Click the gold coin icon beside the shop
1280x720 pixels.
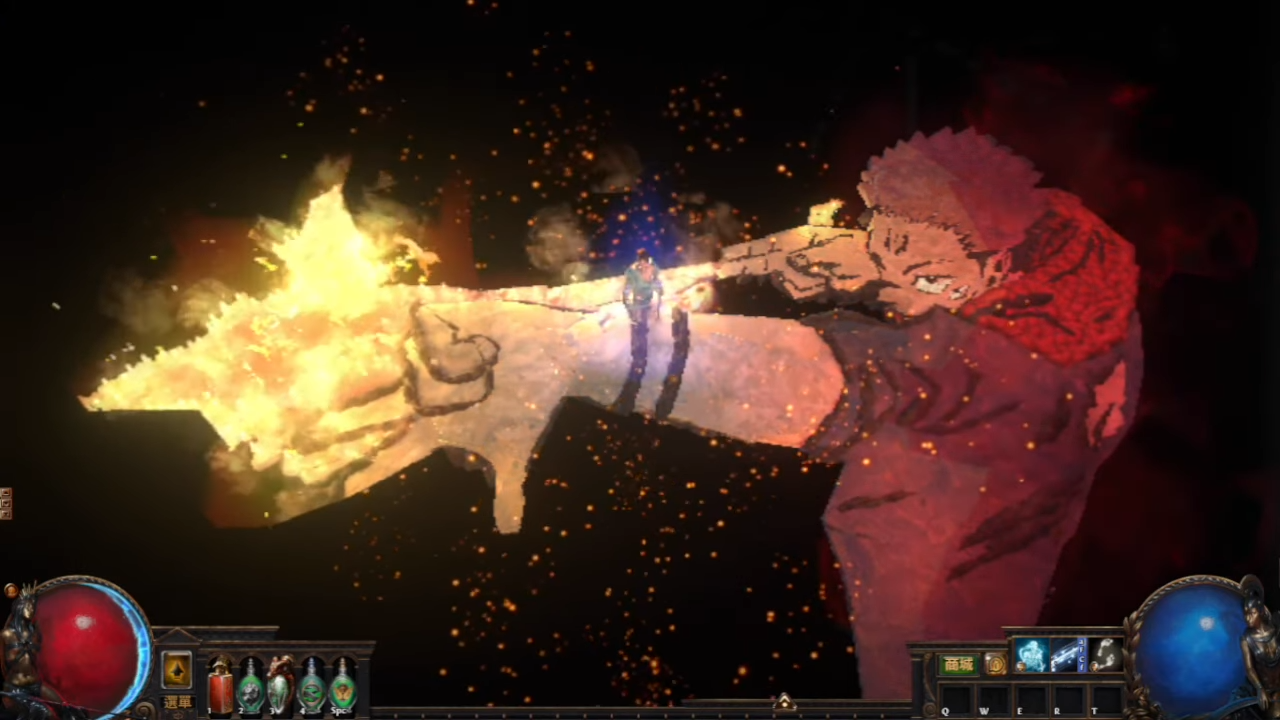(x=995, y=665)
